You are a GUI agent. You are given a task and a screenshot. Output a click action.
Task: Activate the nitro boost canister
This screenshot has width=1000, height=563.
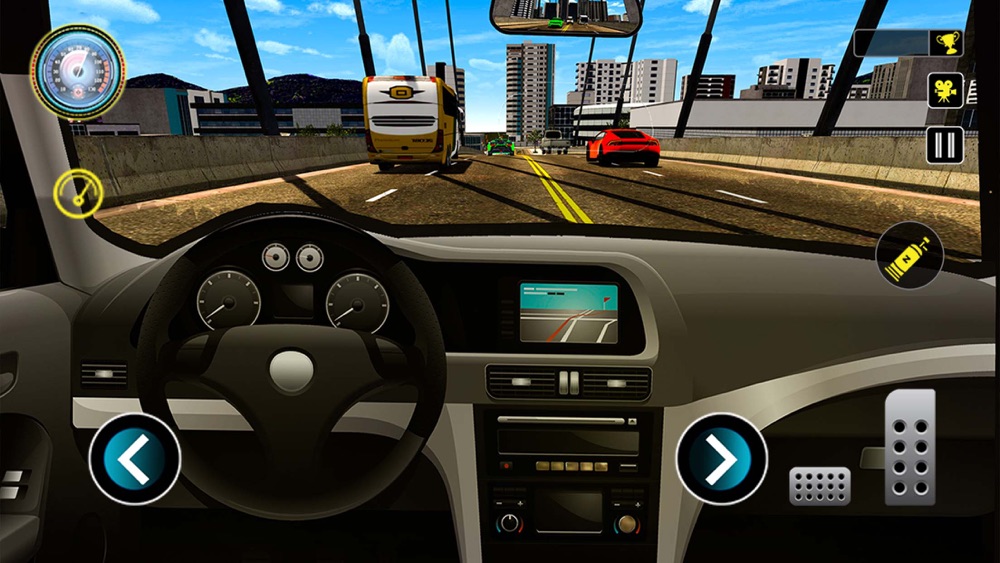909,256
